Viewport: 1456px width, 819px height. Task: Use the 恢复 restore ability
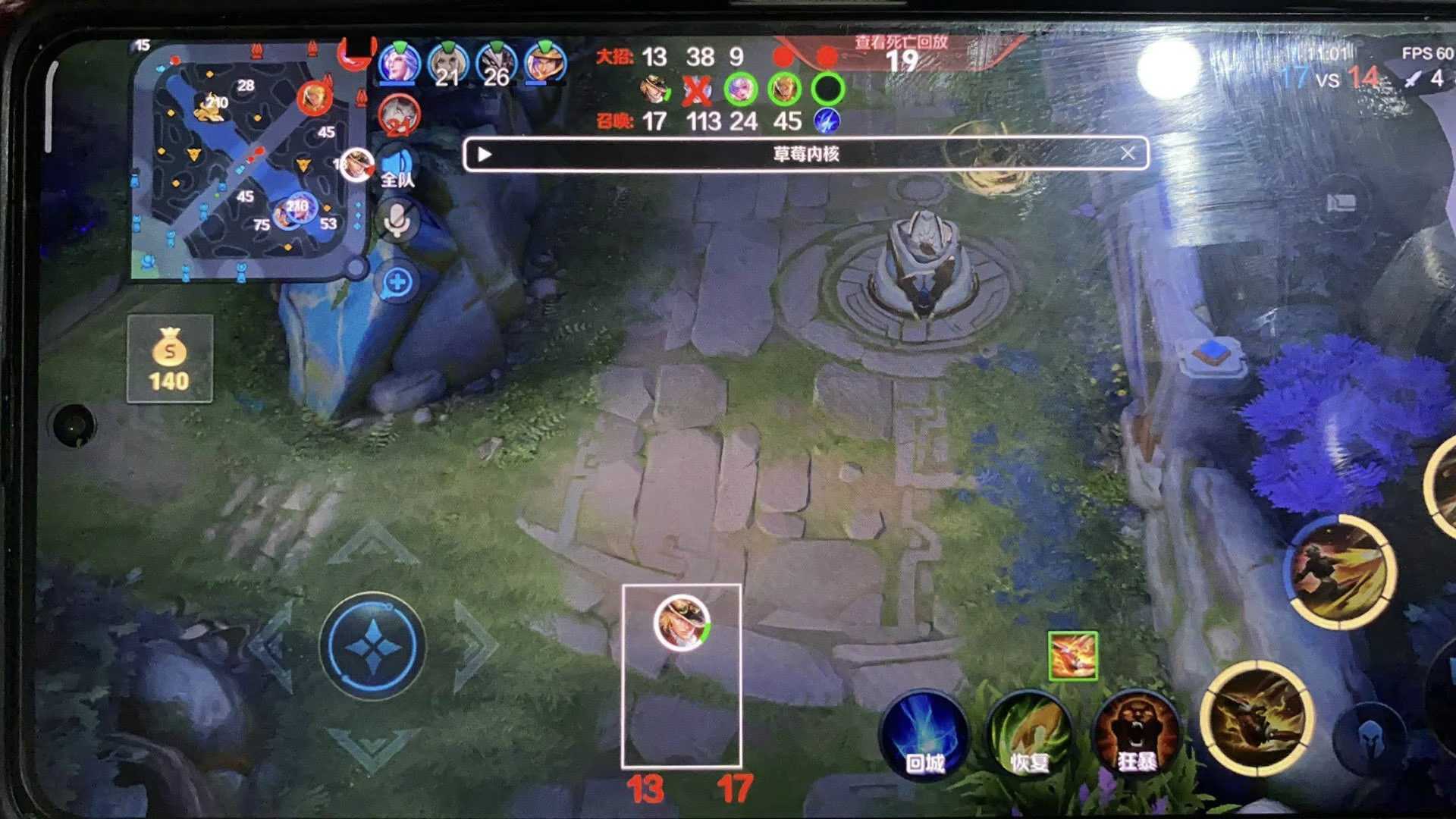click(x=1029, y=733)
